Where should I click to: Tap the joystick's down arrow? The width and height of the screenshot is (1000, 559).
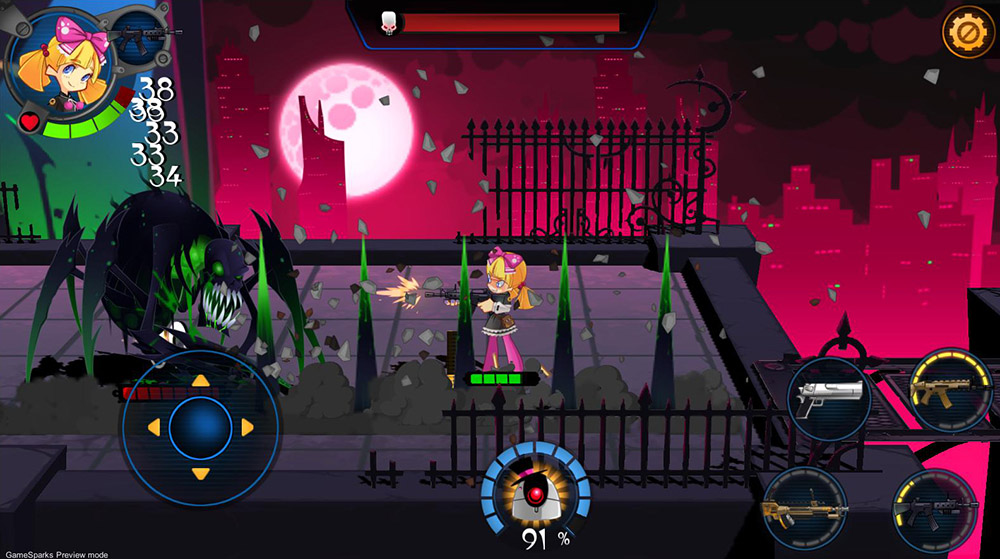coord(200,473)
